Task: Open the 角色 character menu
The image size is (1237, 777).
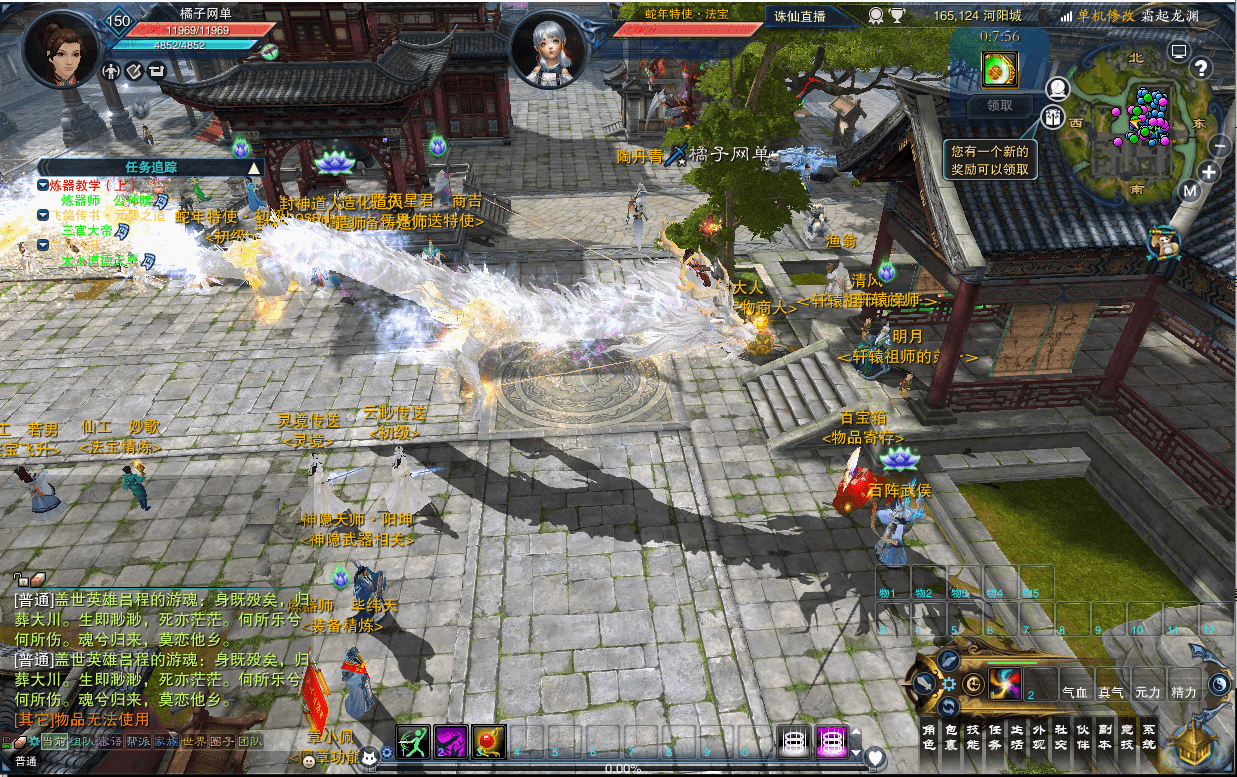Action: tap(927, 737)
